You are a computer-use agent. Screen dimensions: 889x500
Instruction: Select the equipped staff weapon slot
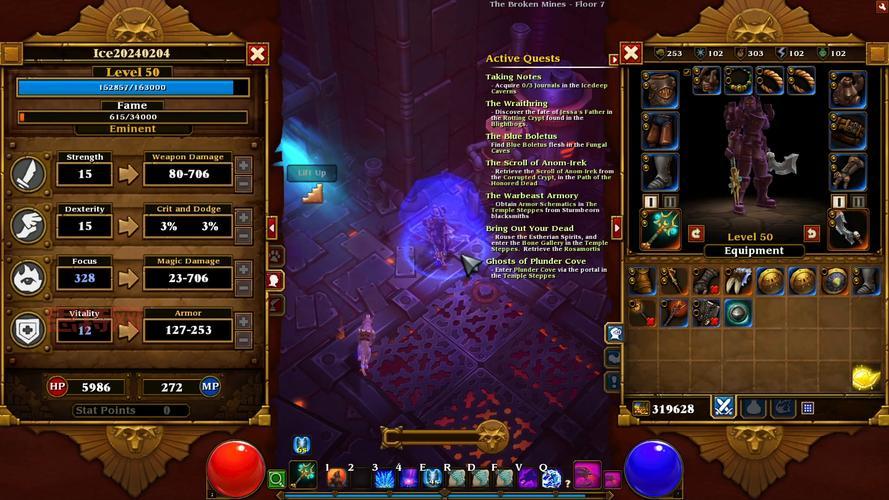tap(660, 229)
